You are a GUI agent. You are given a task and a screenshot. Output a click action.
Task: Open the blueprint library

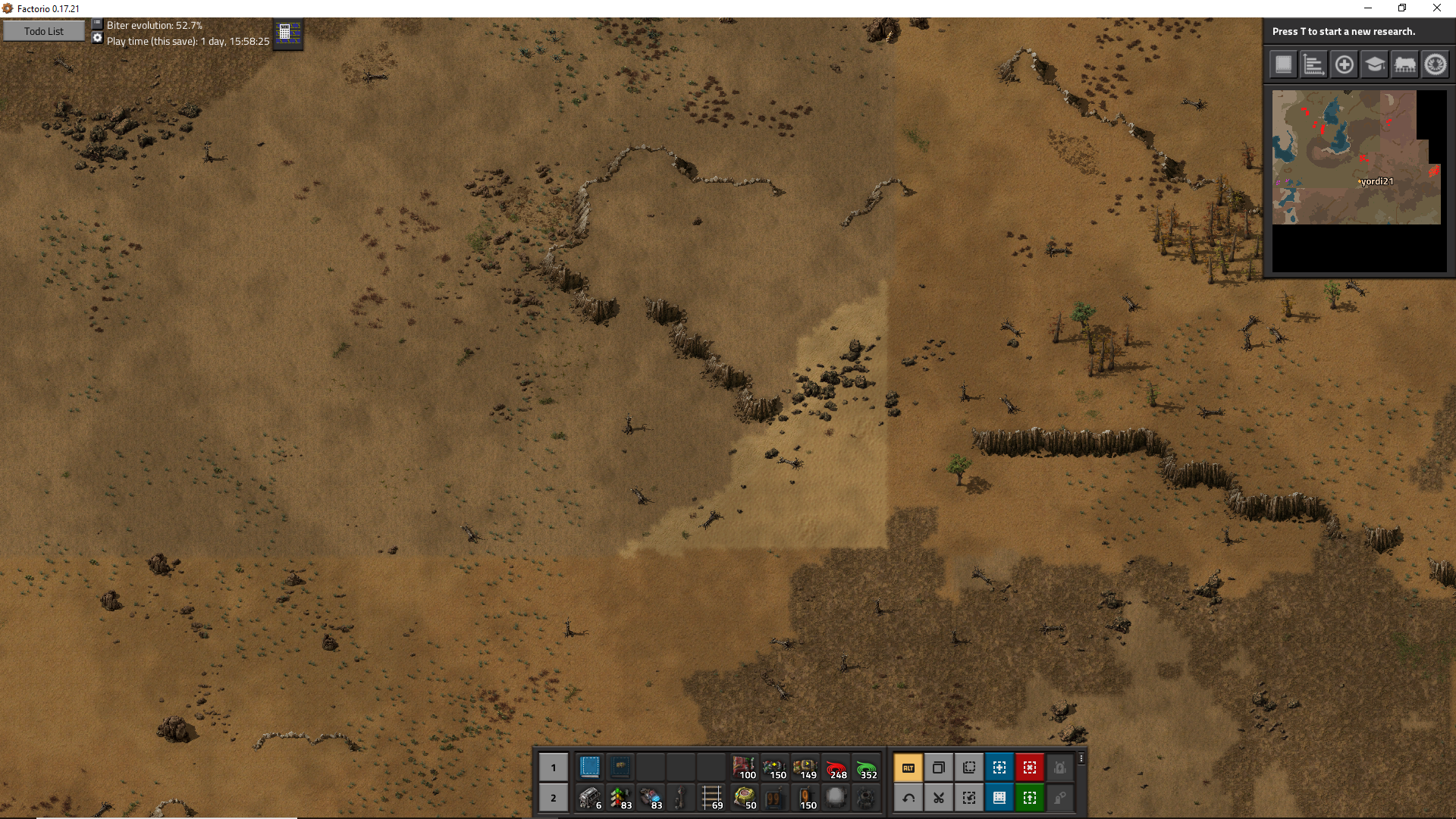click(x=1283, y=65)
